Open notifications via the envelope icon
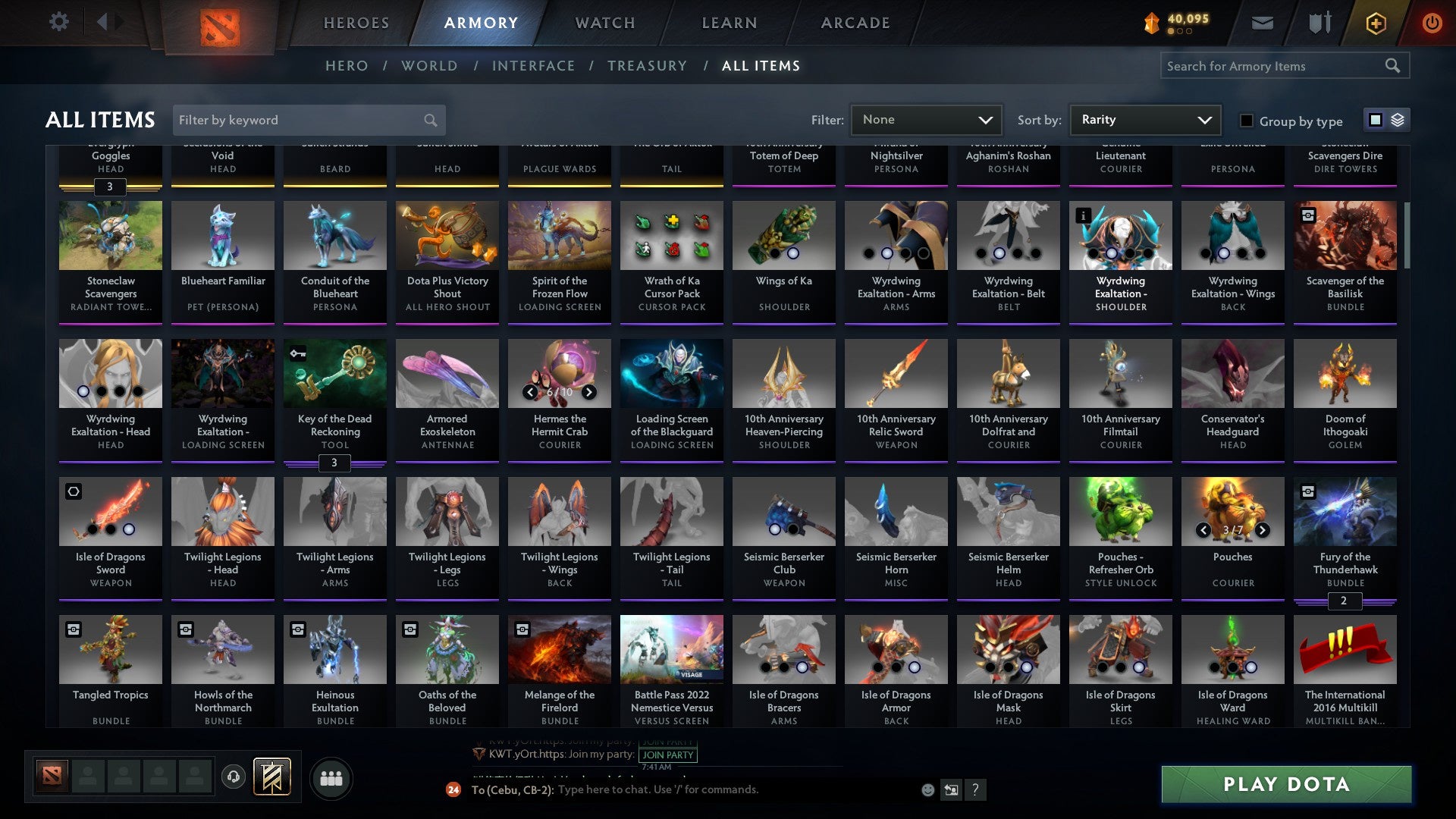Viewport: 1456px width, 819px height. pyautogui.click(x=1261, y=23)
